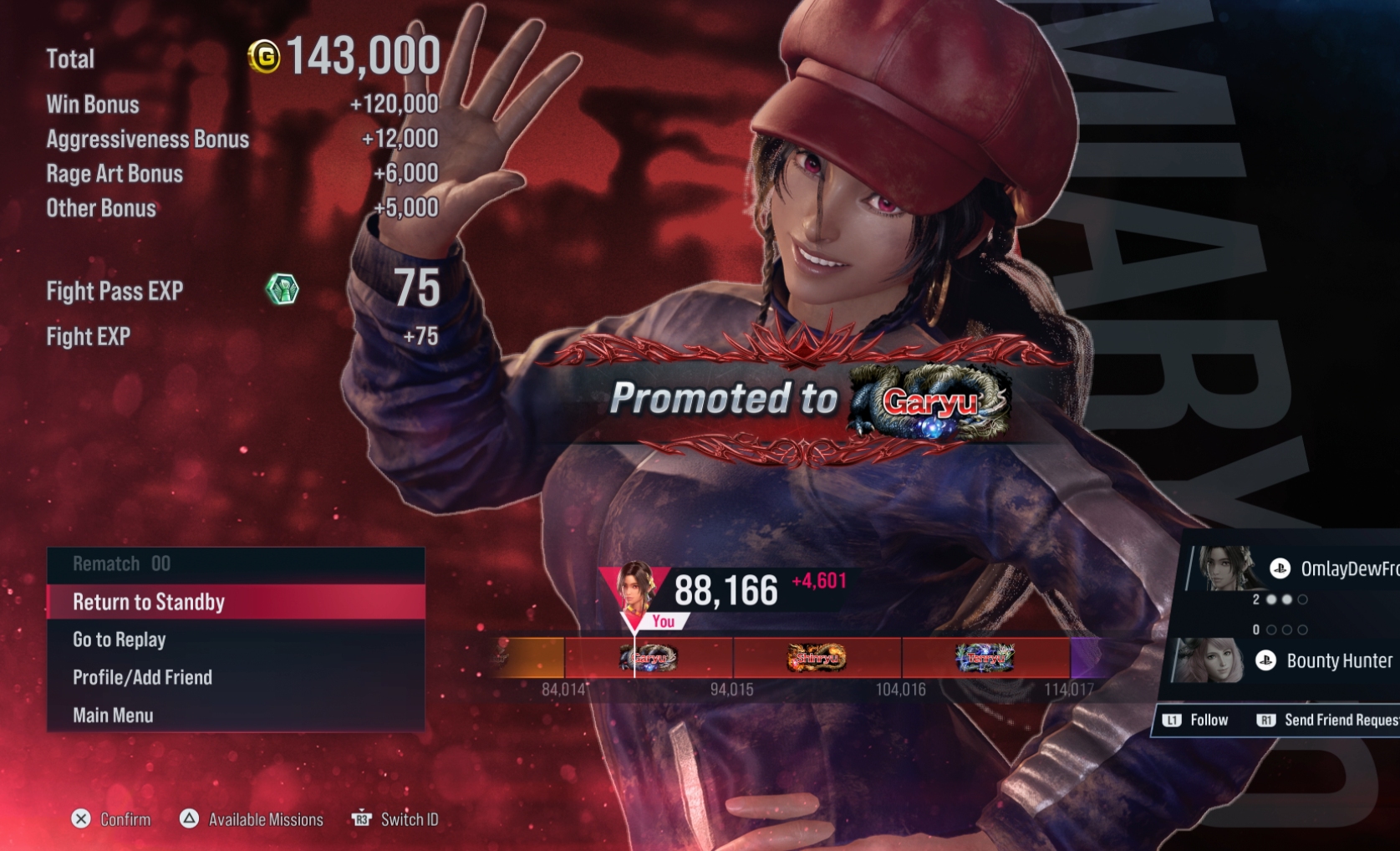Click Send Friend Request
This screenshot has width=1400, height=851.
pyautogui.click(x=1329, y=721)
